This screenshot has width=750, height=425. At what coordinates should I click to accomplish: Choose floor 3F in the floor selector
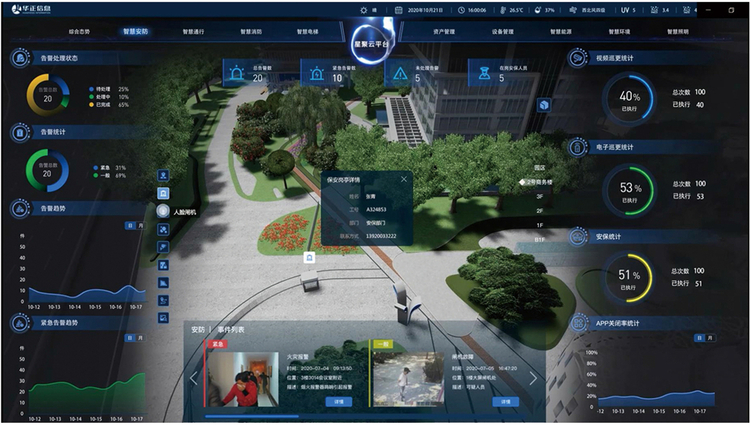coord(540,196)
